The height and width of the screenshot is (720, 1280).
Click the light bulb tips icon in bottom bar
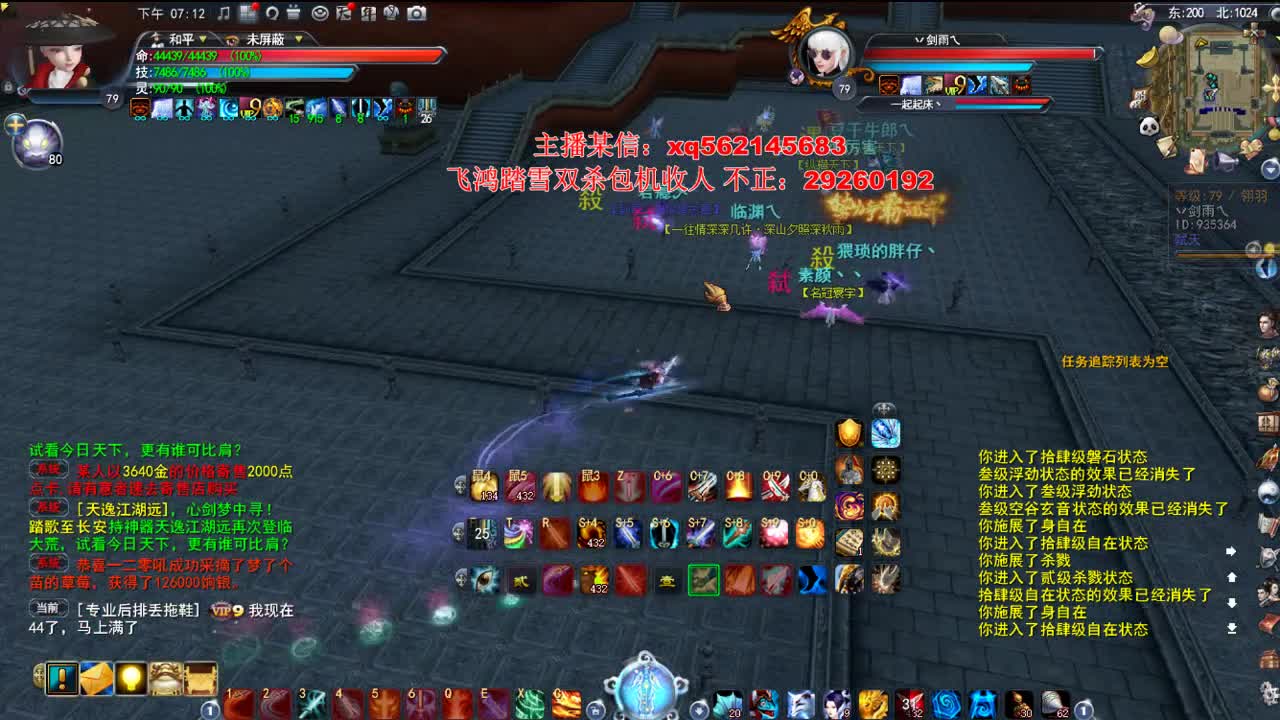(x=130, y=677)
